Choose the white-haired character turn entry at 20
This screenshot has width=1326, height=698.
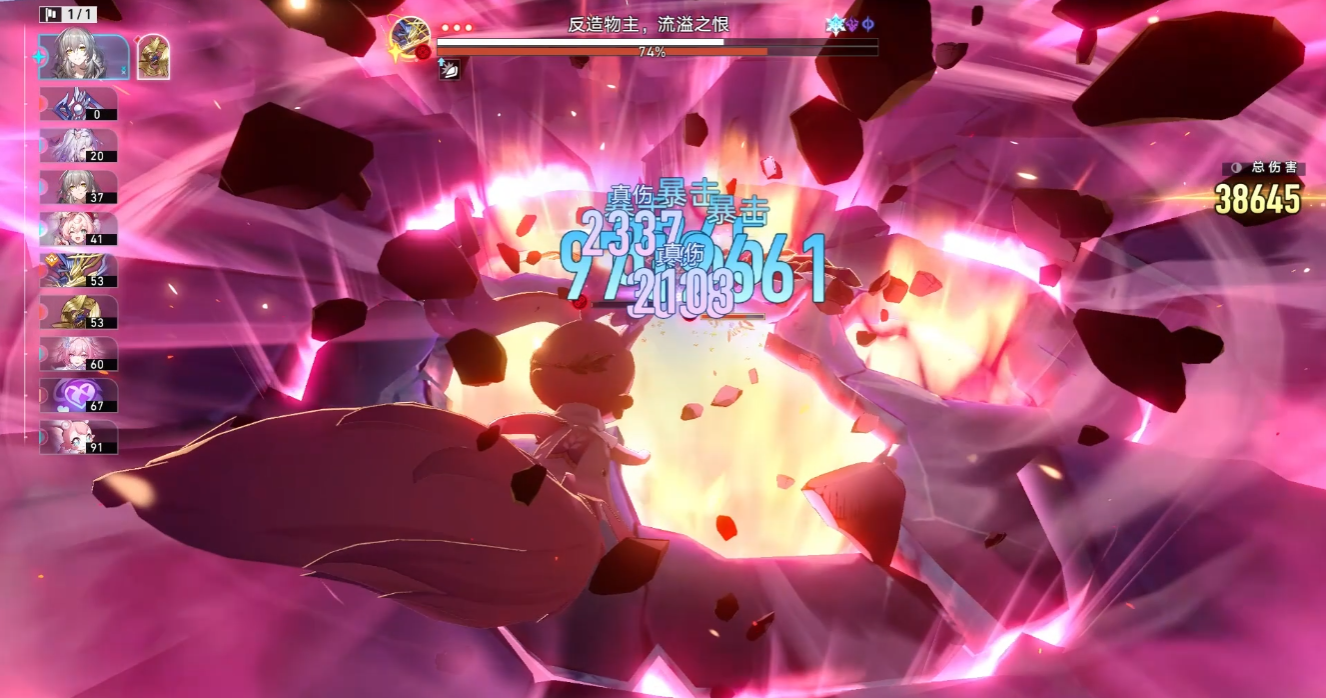79,146
